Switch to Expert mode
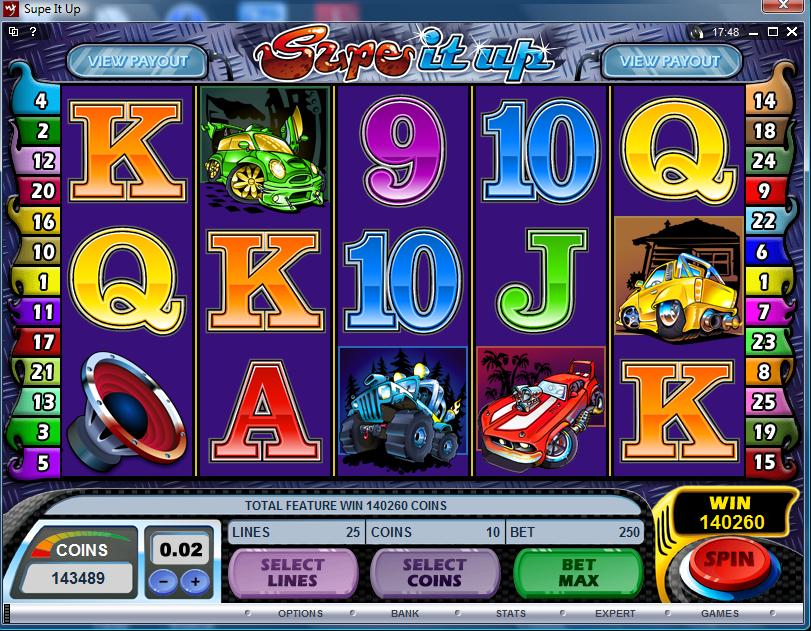The width and height of the screenshot is (811, 631). coord(615,613)
